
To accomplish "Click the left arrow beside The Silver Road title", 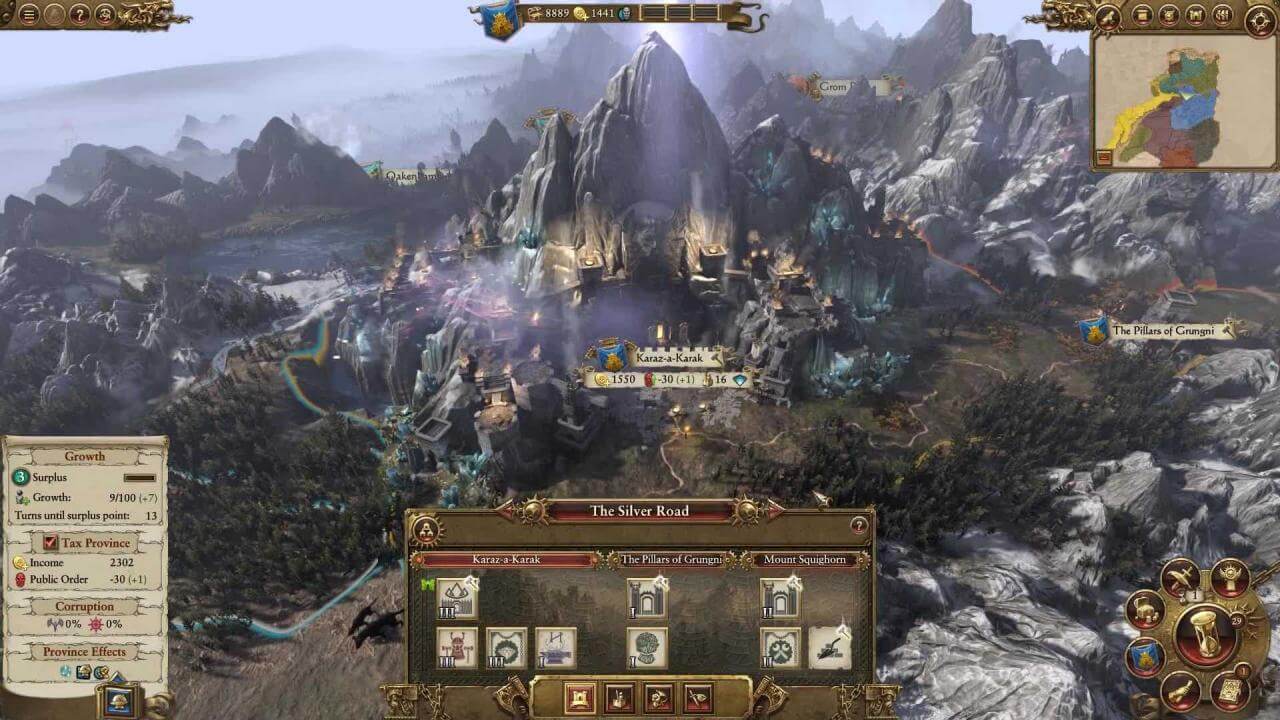I will pyautogui.click(x=504, y=509).
